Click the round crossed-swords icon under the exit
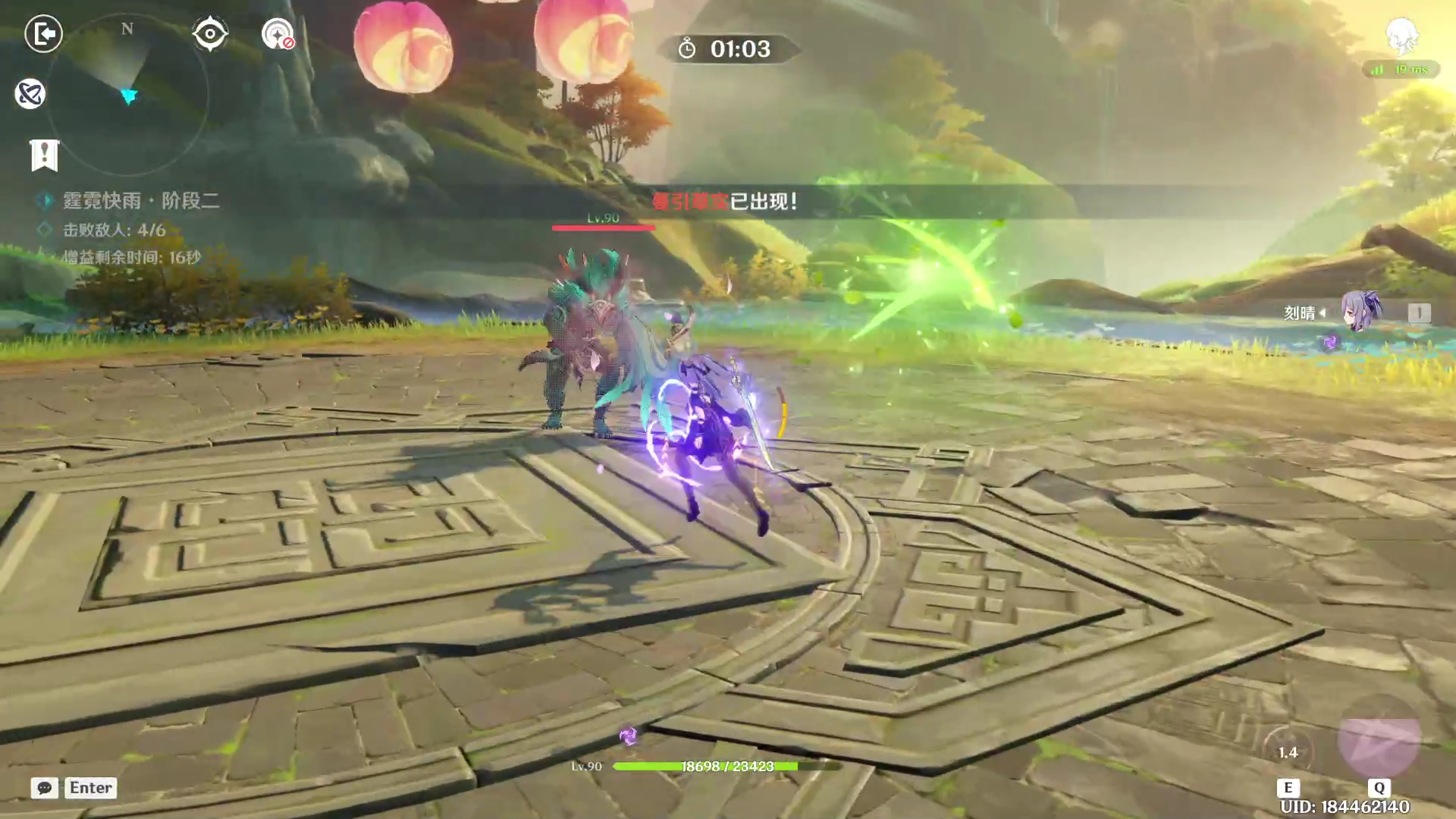Image resolution: width=1456 pixels, height=819 pixels. 30,94
